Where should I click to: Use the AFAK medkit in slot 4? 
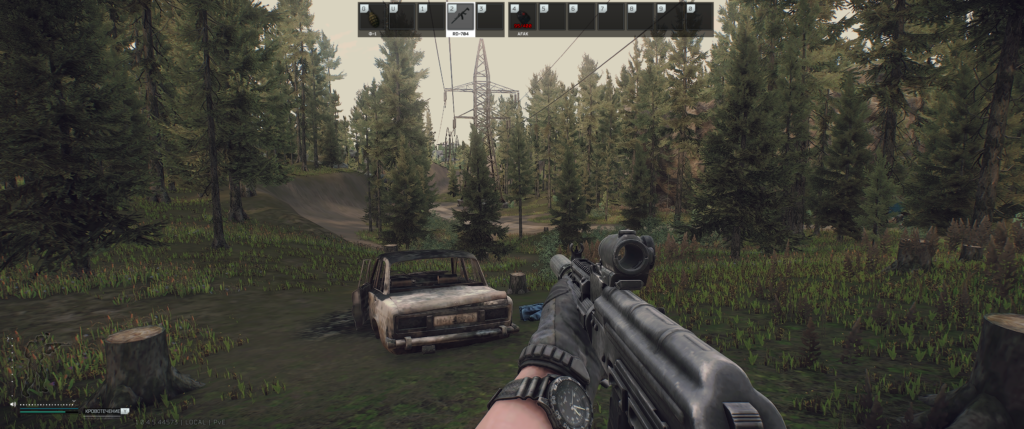522,18
